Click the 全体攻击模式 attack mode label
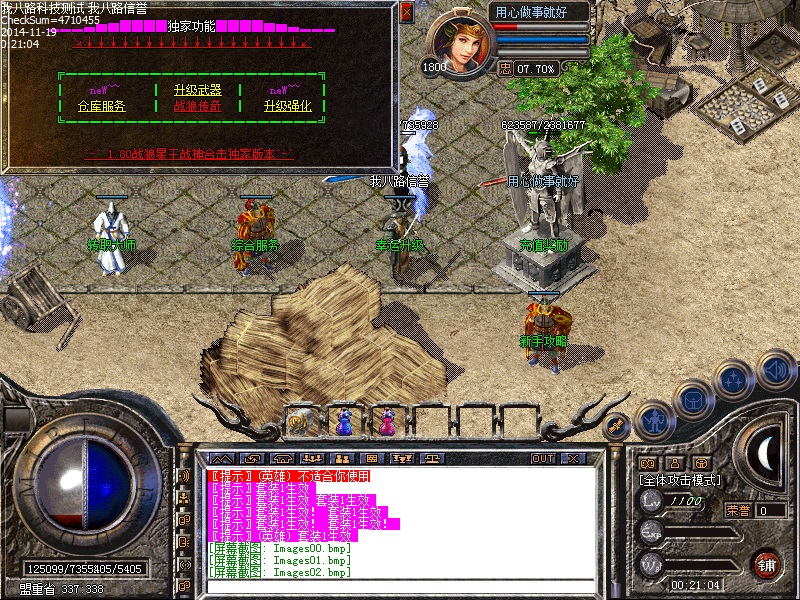The width and height of the screenshot is (800, 600). click(680, 480)
